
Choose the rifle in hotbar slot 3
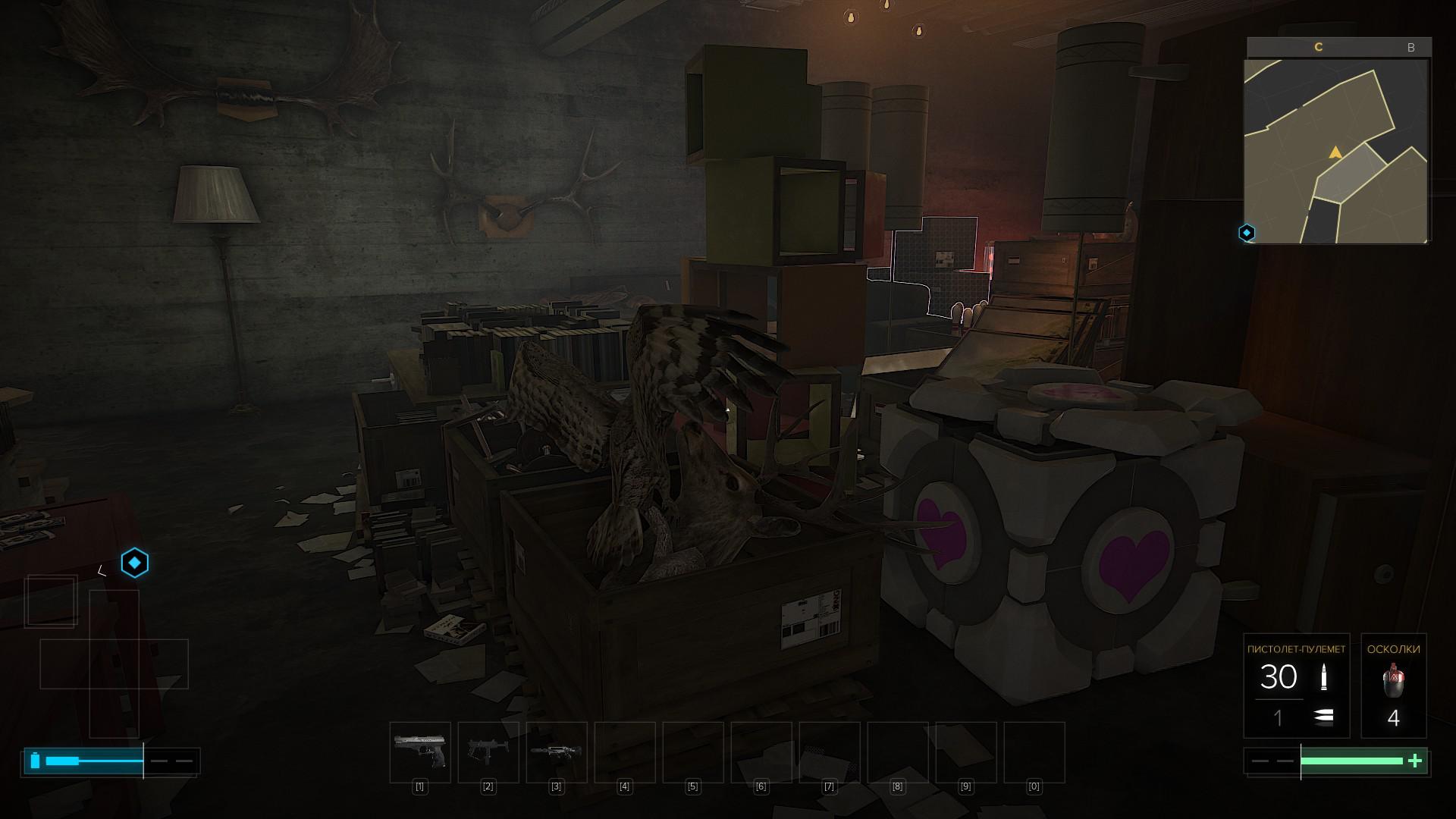[x=557, y=752]
